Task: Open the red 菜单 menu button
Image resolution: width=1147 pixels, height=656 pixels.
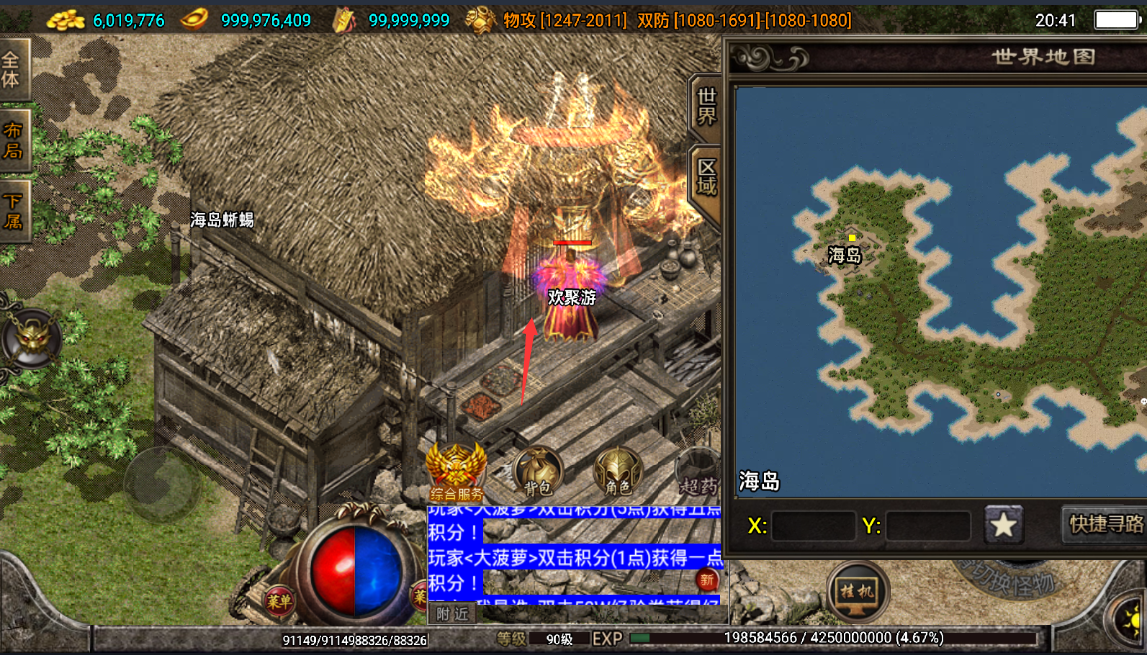Action: [279, 600]
